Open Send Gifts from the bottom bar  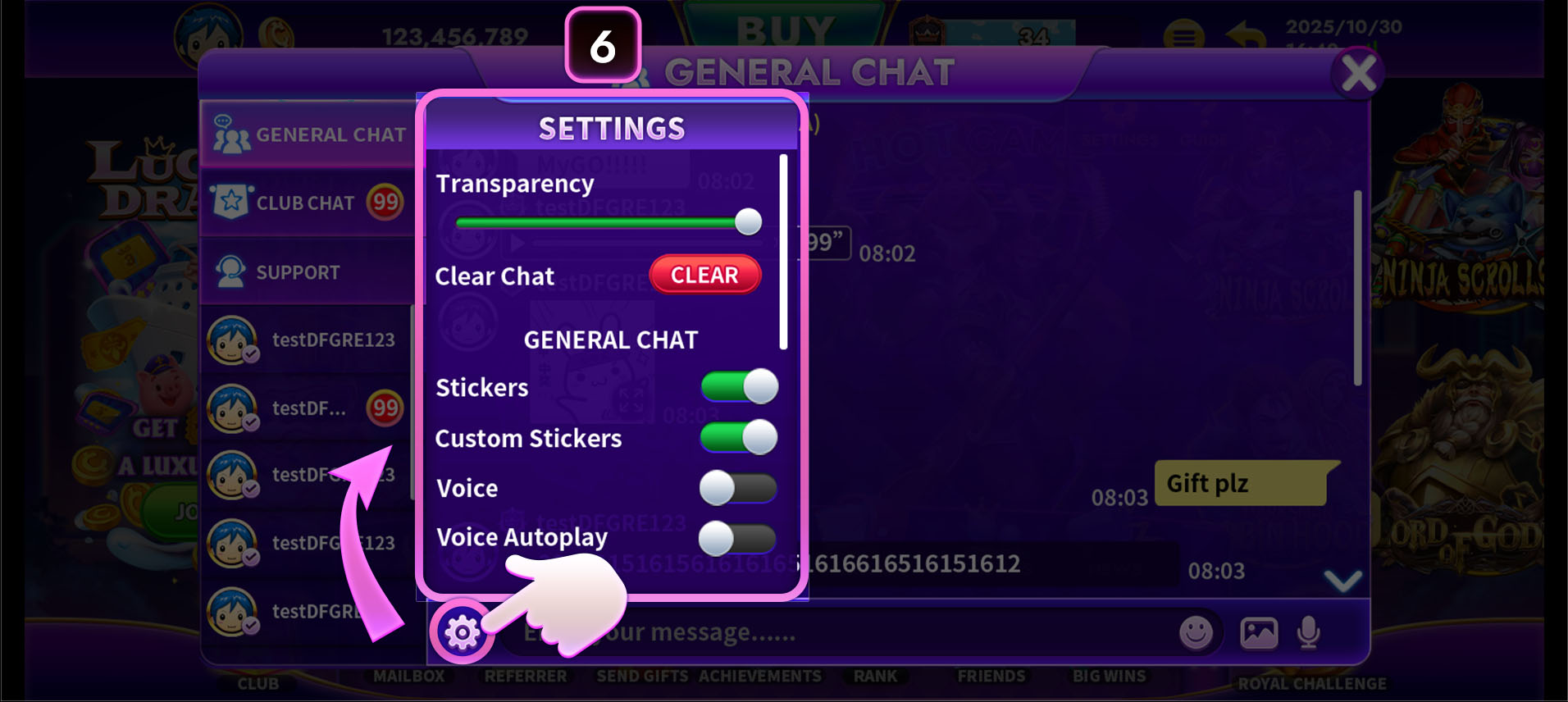tap(642, 676)
